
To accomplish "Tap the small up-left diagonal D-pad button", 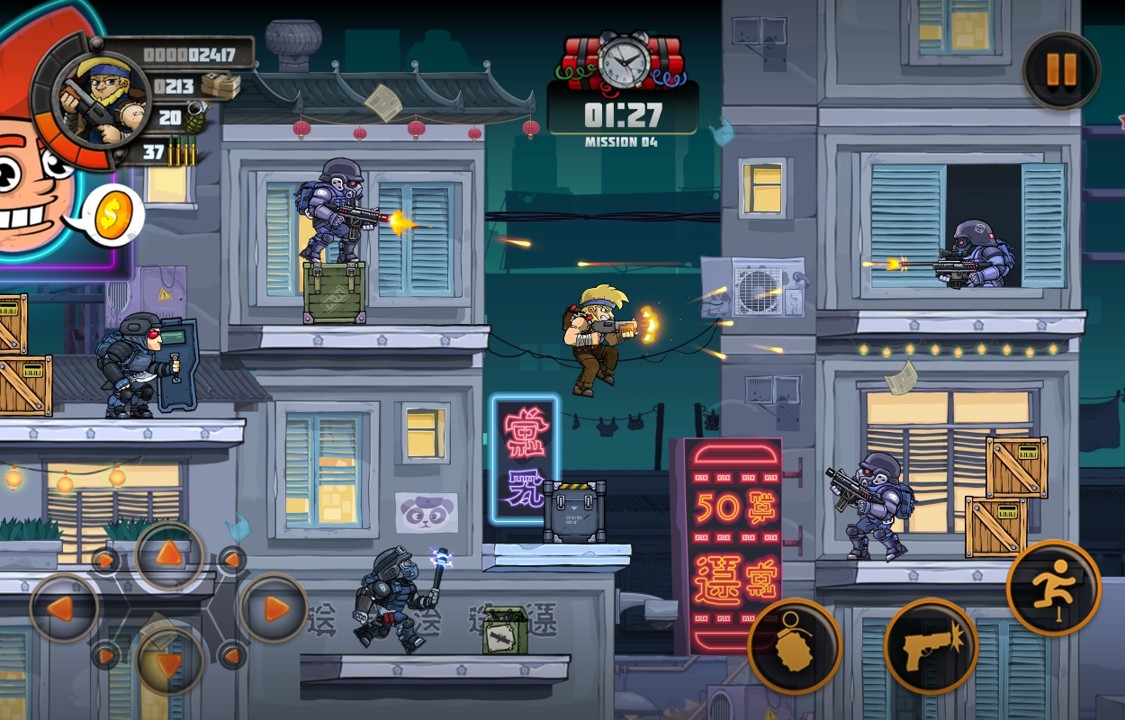I will coord(105,560).
